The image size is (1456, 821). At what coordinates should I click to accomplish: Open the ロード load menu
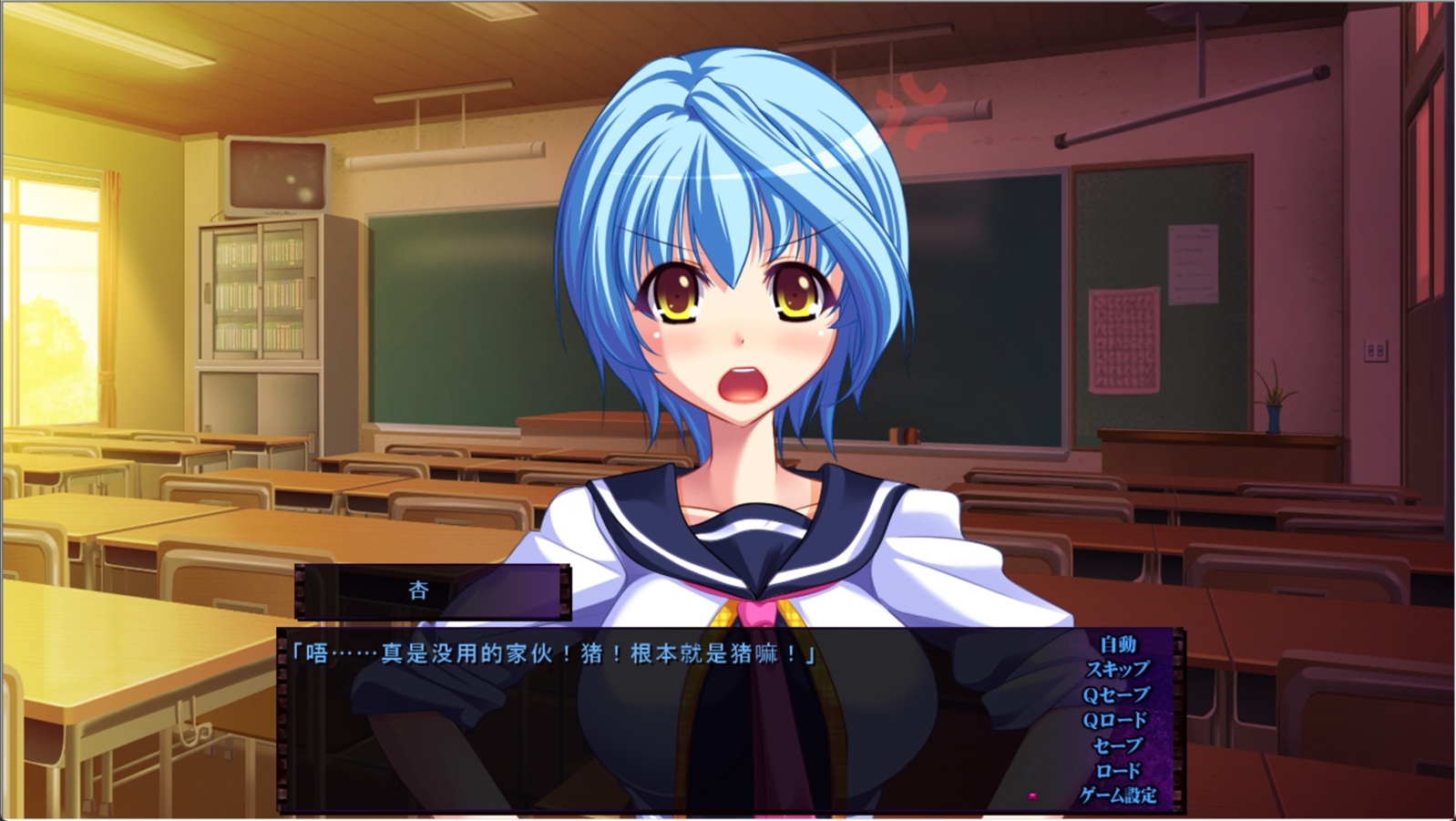(1118, 770)
